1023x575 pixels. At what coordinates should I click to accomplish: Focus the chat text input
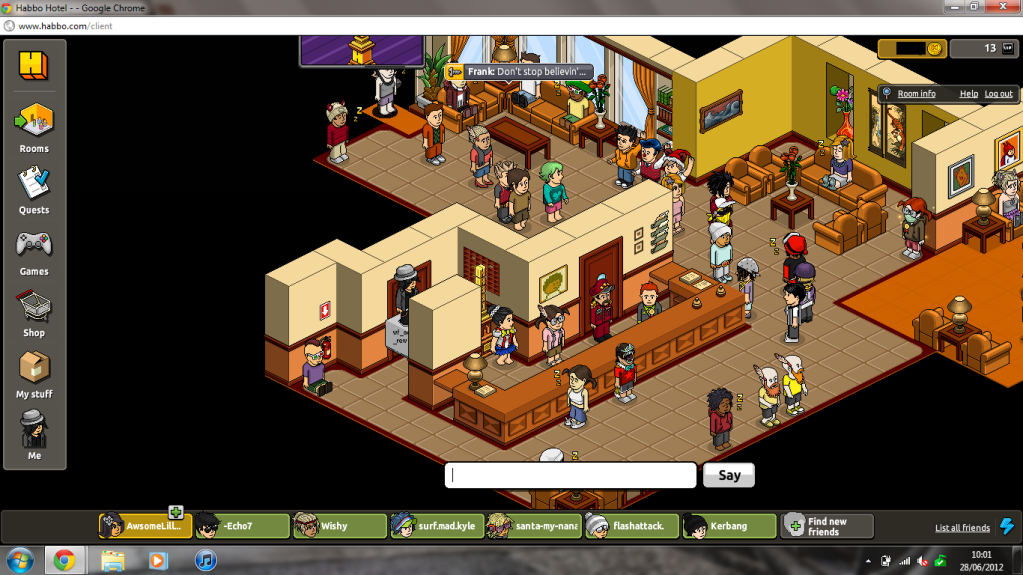[570, 475]
